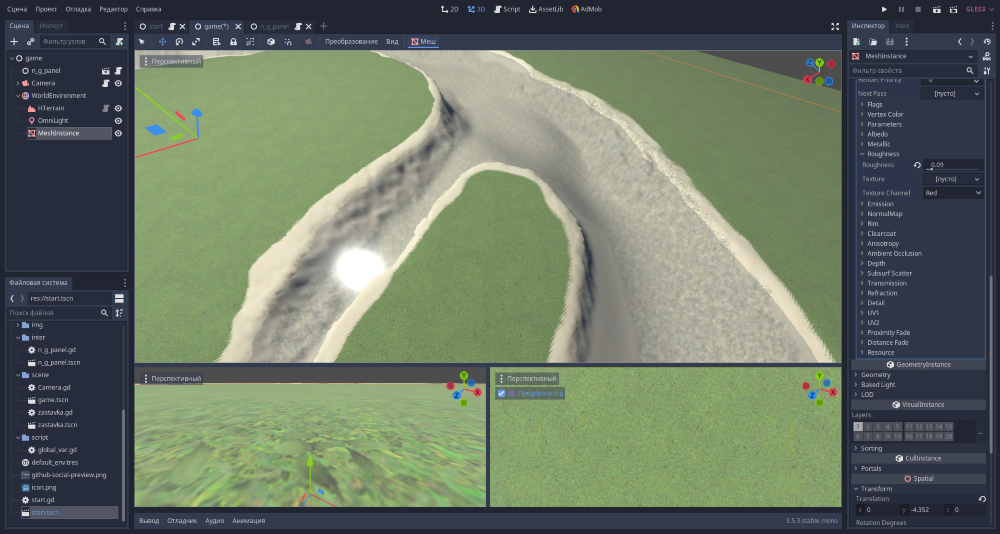Expand the Transmission section in the inspector

coord(886,283)
